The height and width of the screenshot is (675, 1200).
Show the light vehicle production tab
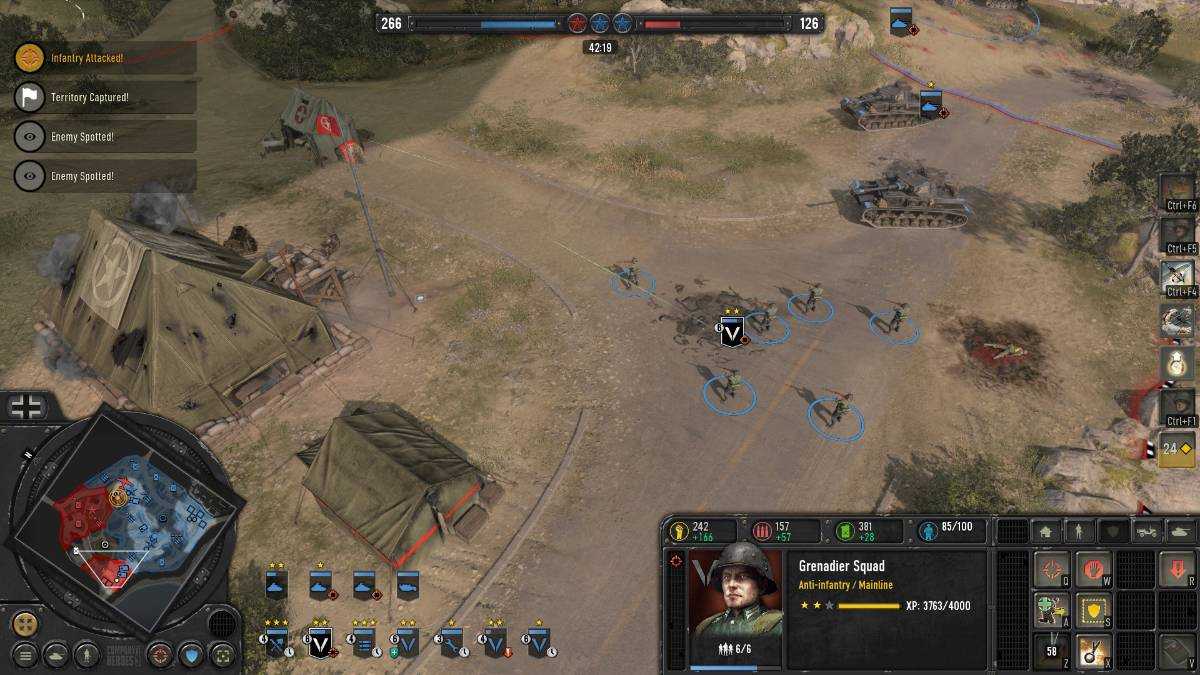tap(1147, 531)
